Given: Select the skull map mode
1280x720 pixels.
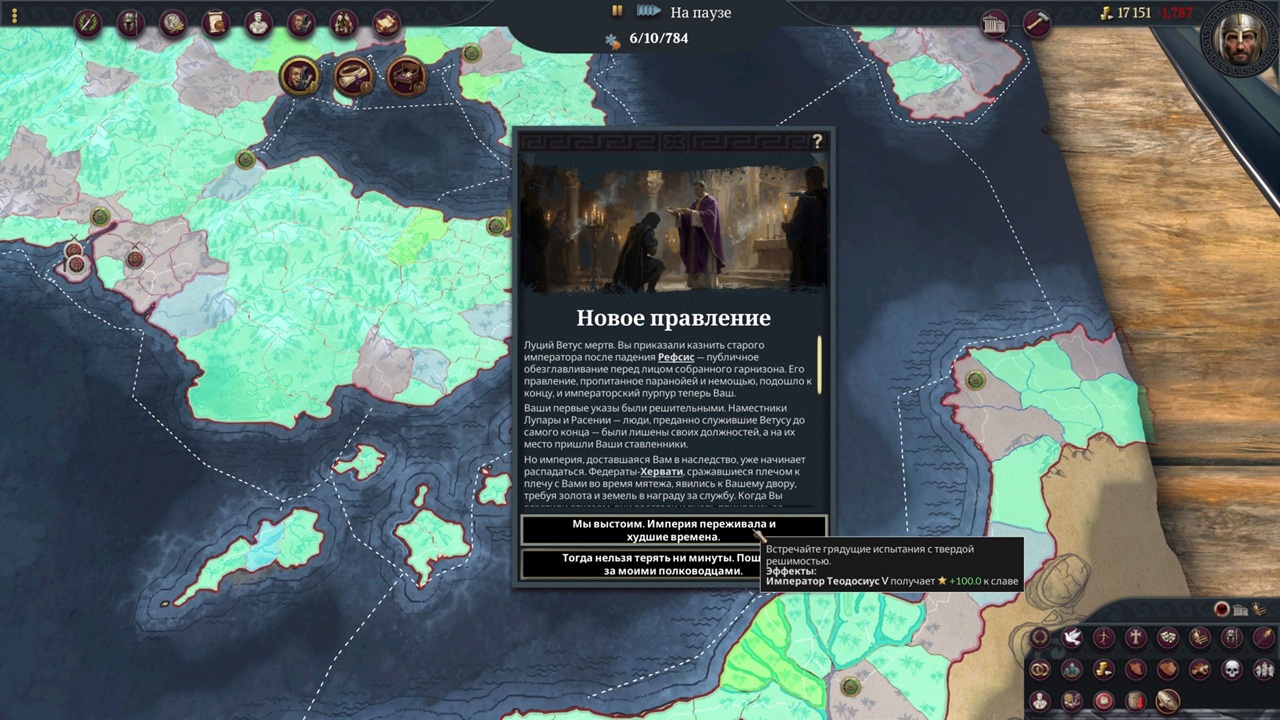Looking at the screenshot, I should pos(1231,669).
